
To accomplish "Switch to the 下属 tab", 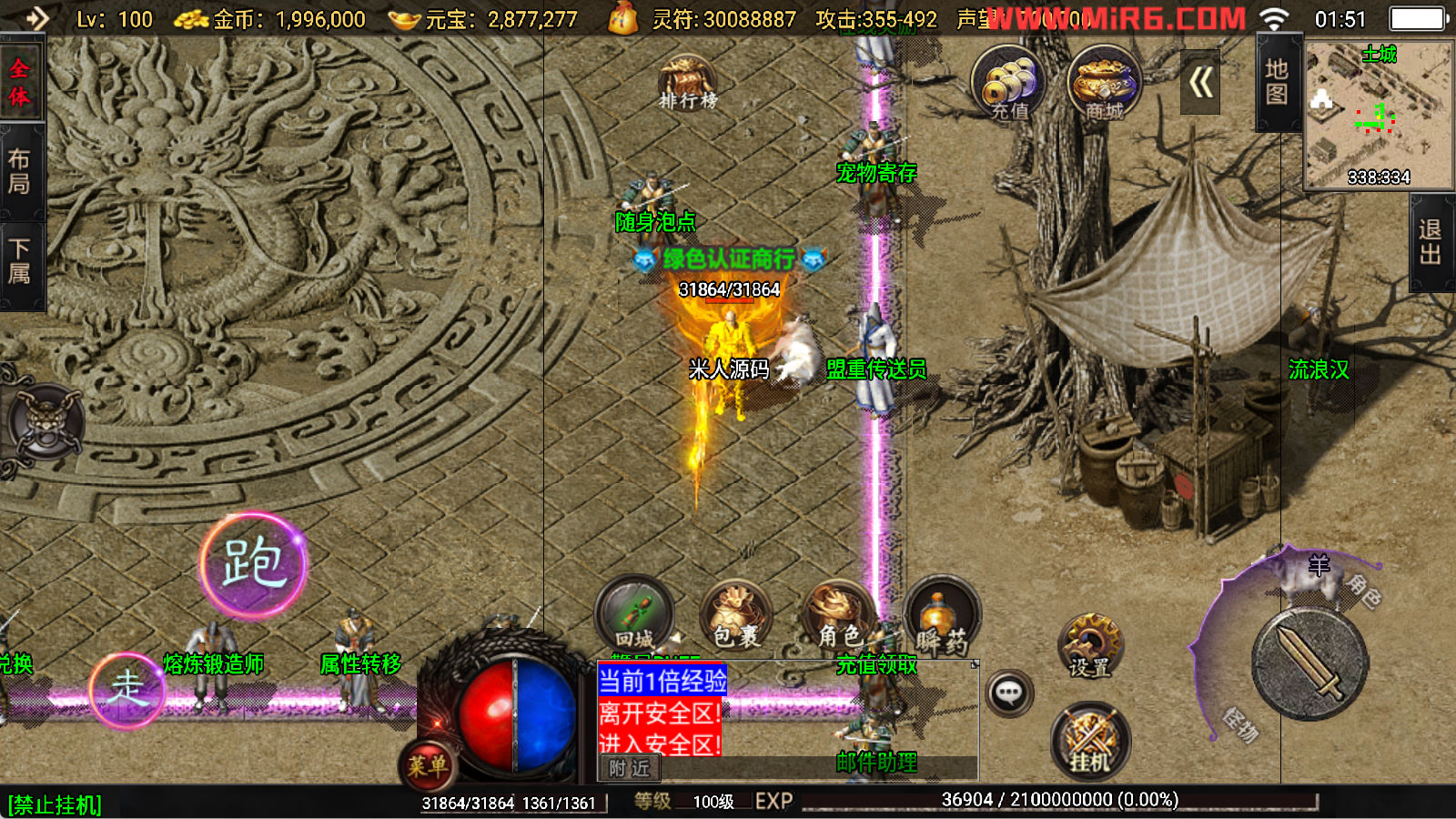I will point(20,262).
